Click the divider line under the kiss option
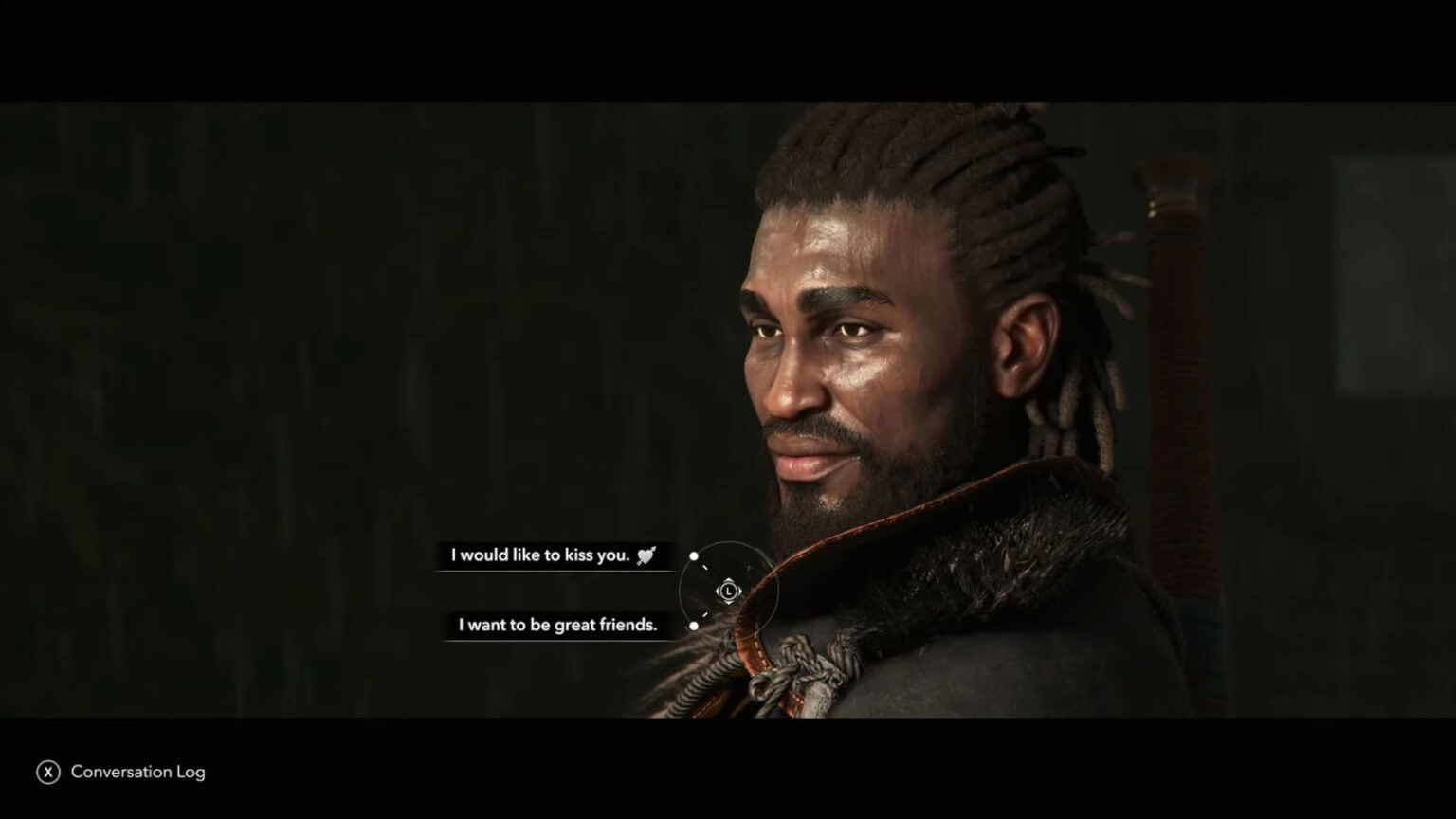Screen dimensions: 1456x819 tap(555, 569)
